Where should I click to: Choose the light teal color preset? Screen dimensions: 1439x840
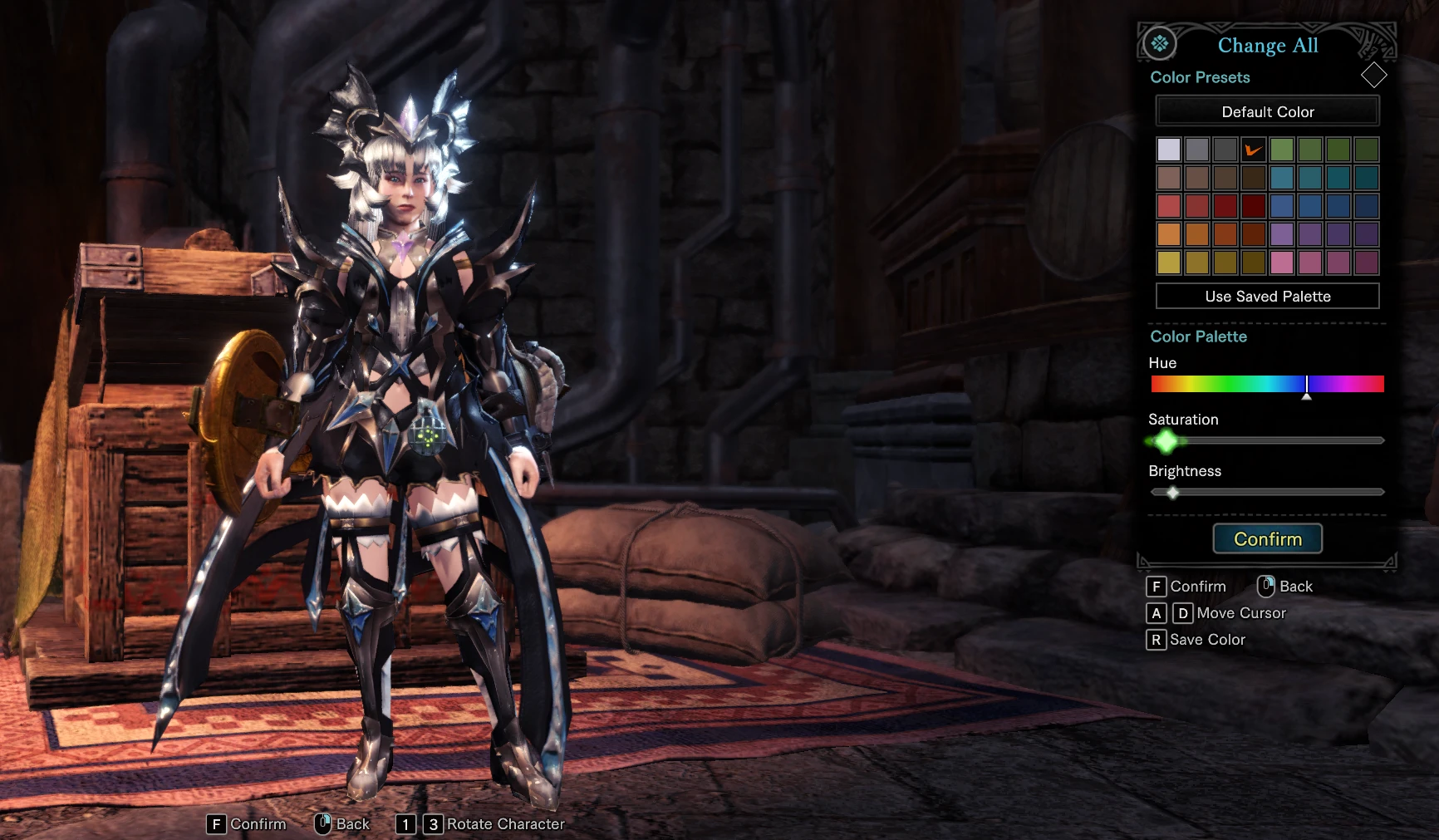point(1282,178)
